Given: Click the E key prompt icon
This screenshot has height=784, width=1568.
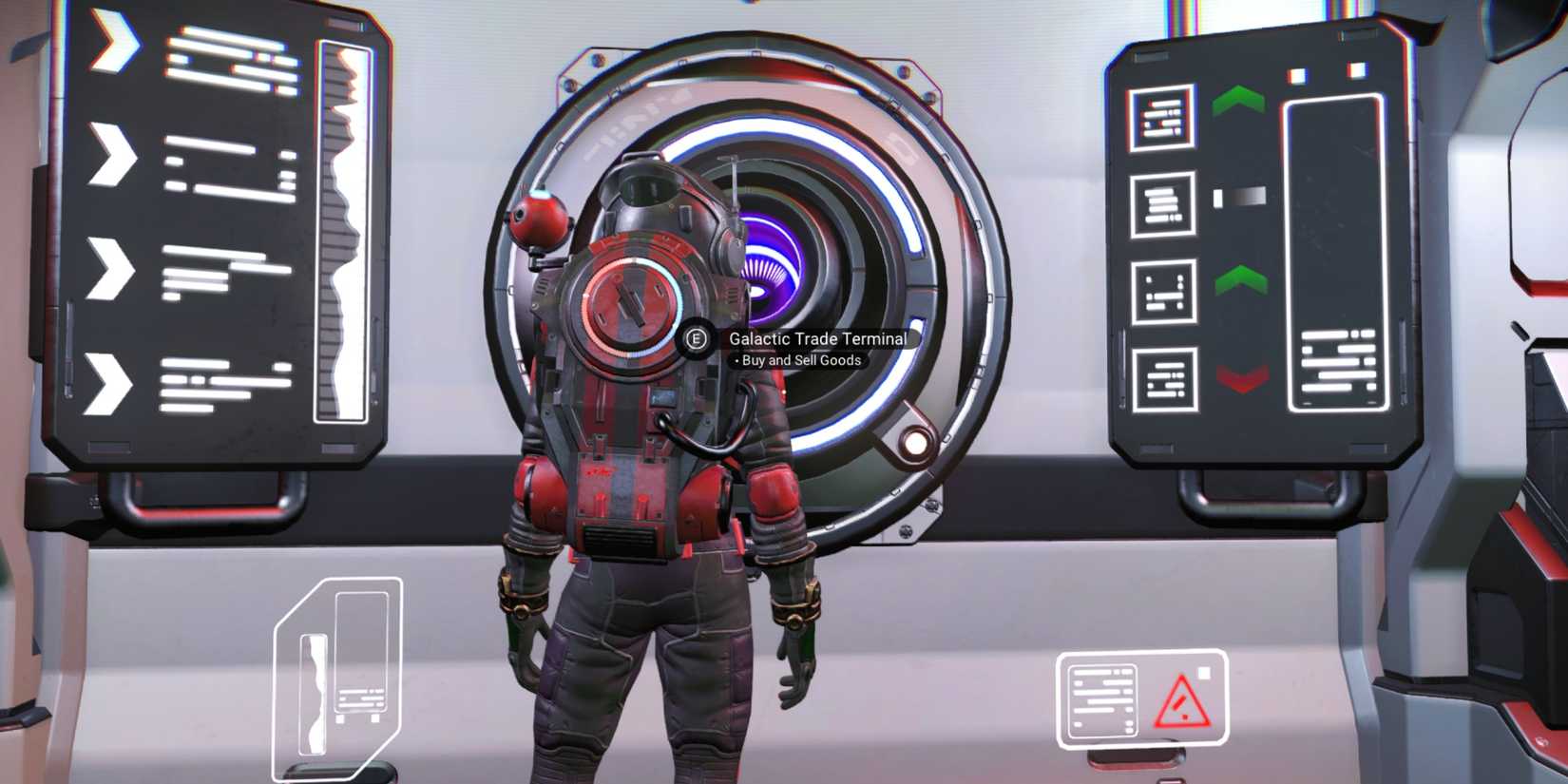Looking at the screenshot, I should [x=695, y=339].
